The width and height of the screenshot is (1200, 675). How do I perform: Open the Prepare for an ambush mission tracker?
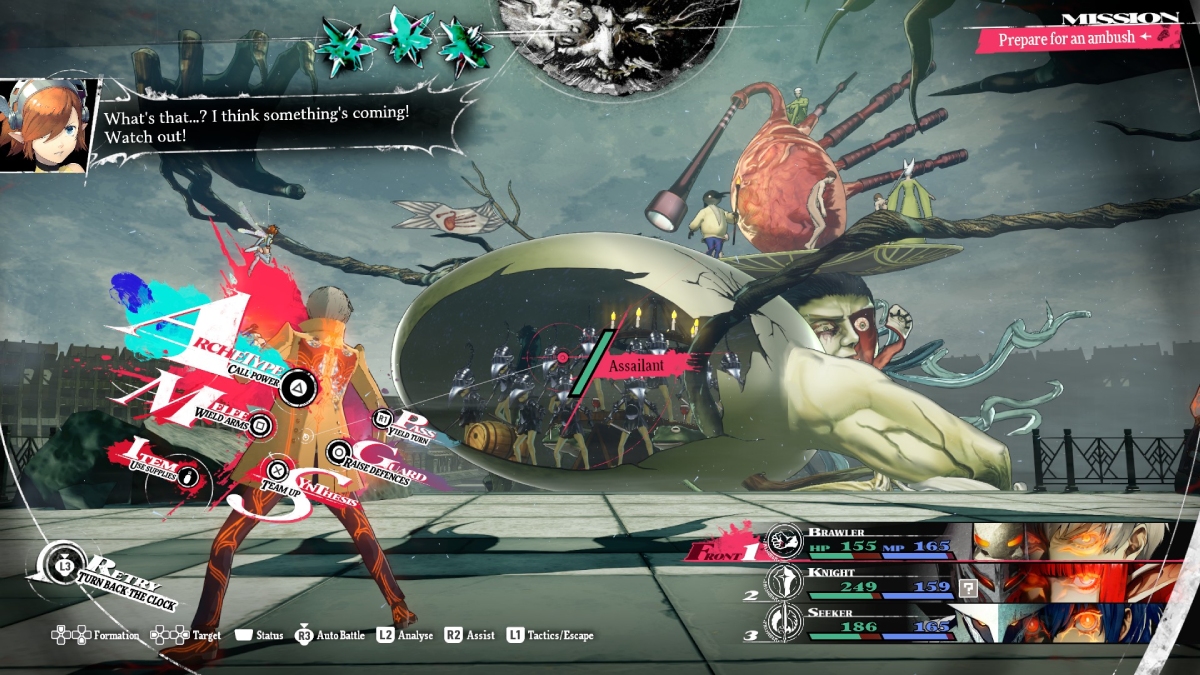[x=1073, y=38]
